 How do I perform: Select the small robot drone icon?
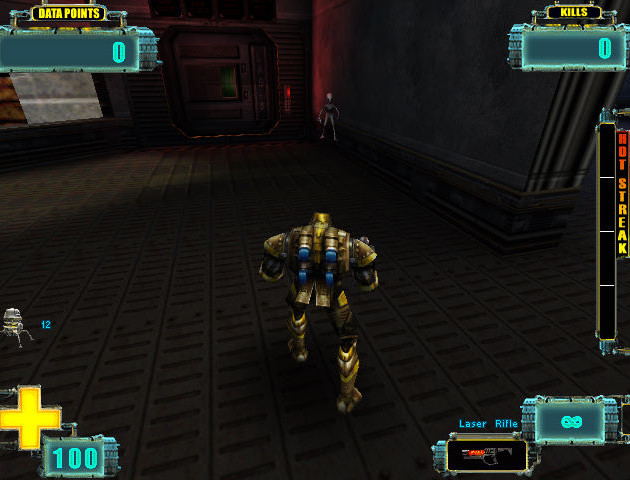[16, 325]
